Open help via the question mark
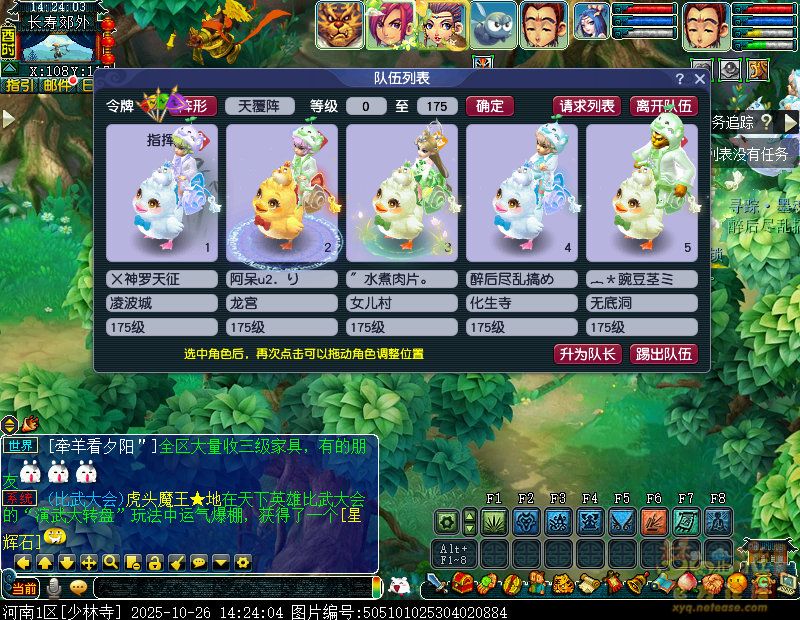The height and width of the screenshot is (620, 800). [x=680, y=79]
